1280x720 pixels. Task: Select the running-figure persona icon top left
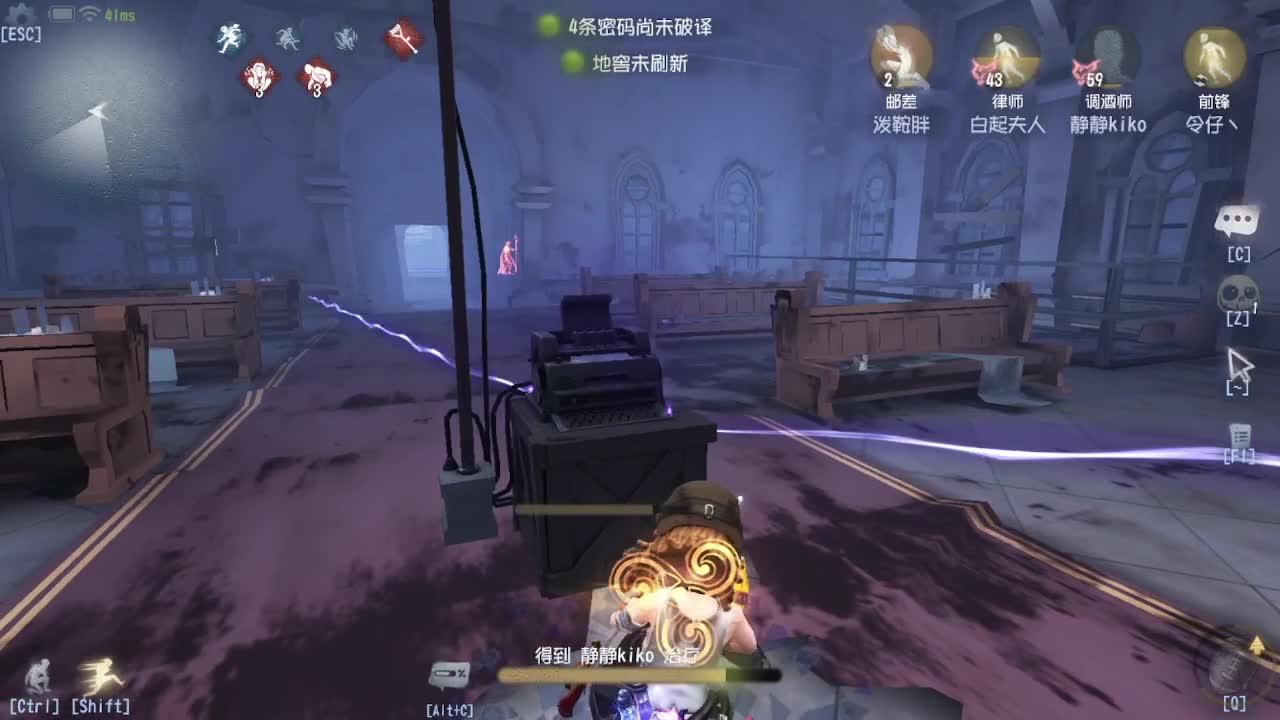[x=231, y=35]
